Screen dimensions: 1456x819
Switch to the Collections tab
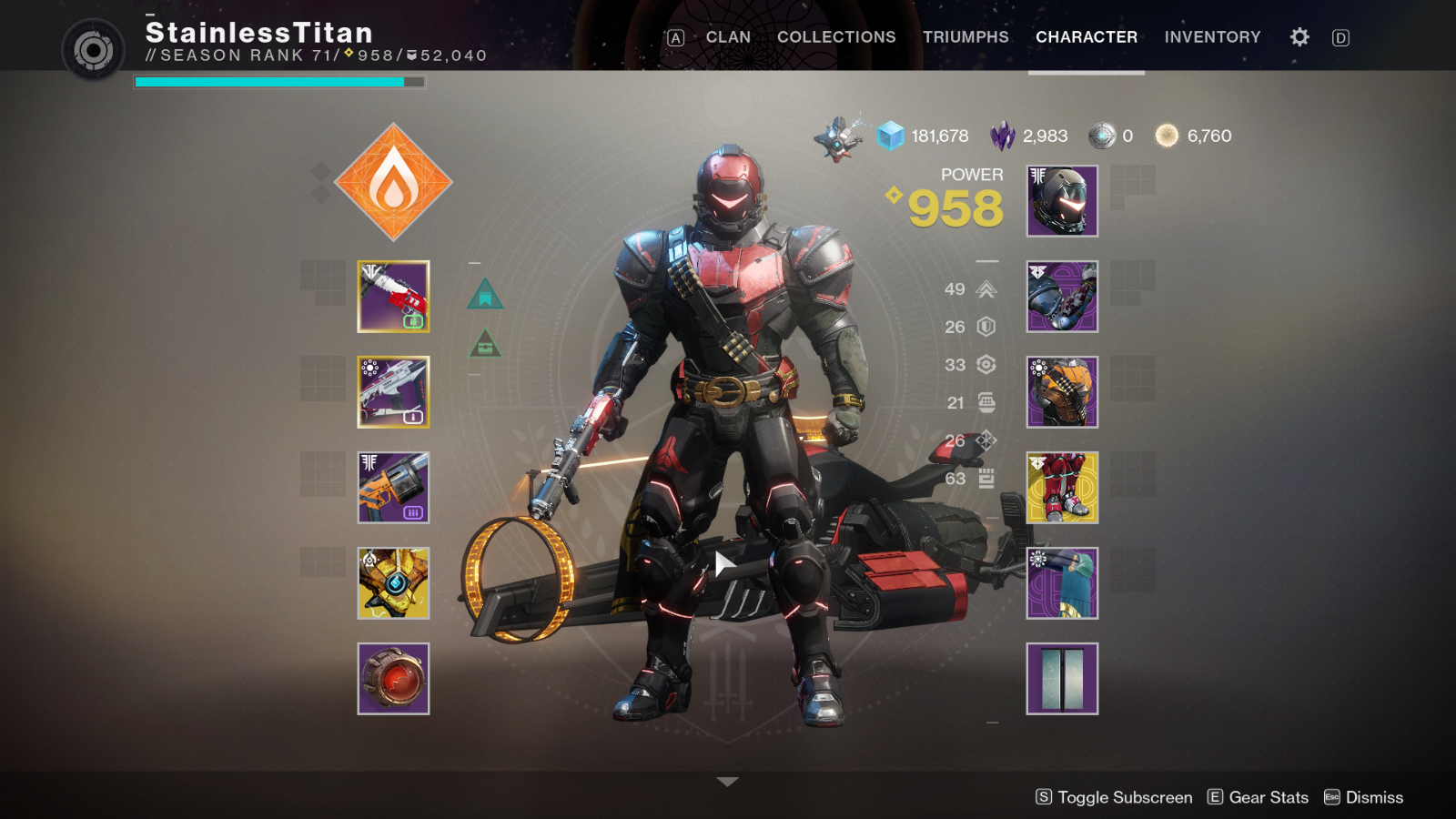(x=836, y=37)
